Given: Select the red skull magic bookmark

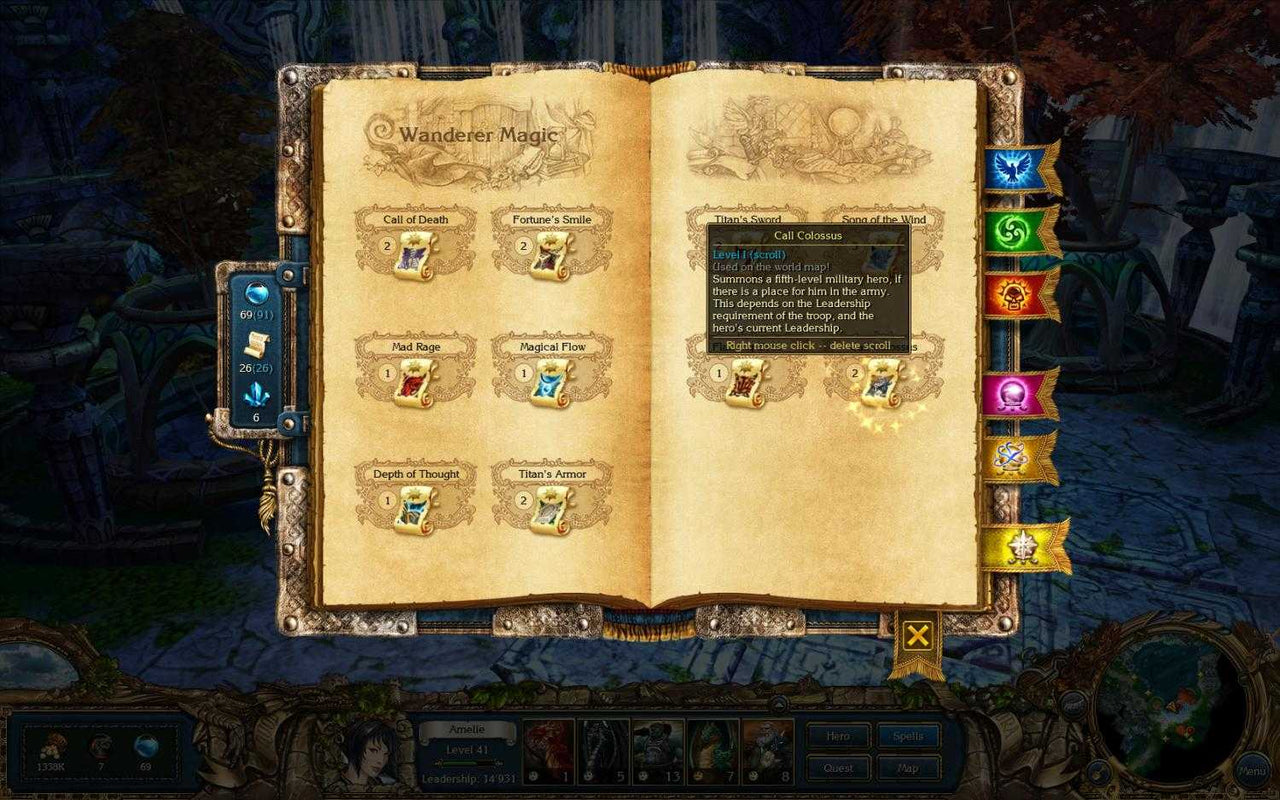Looking at the screenshot, I should click(1012, 295).
